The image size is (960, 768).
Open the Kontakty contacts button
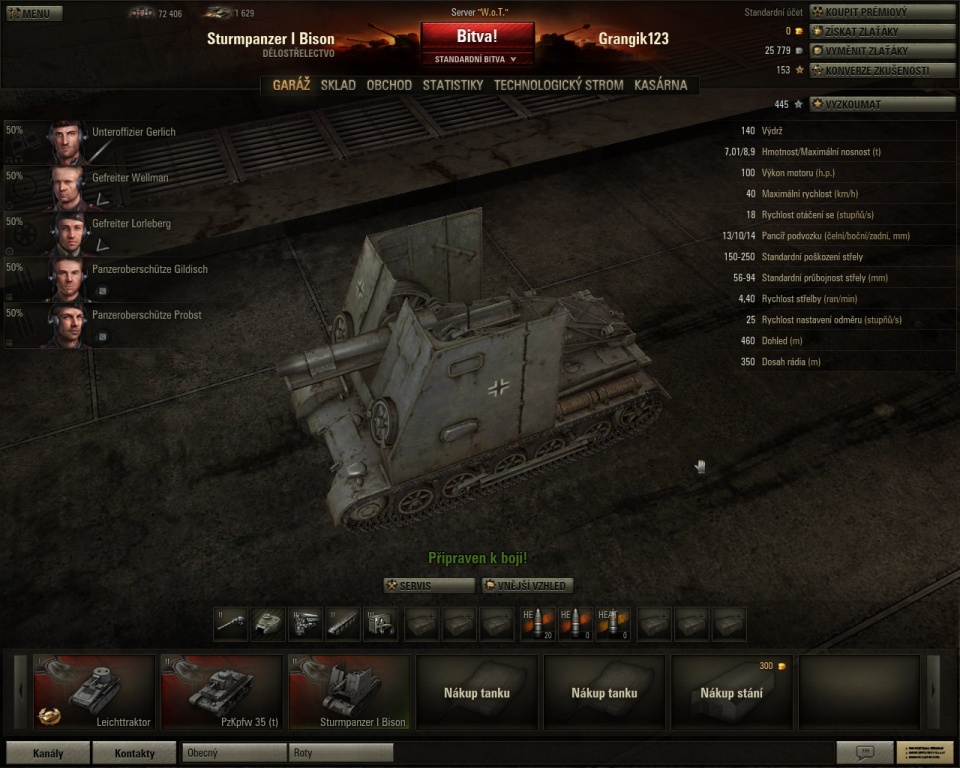pos(134,752)
